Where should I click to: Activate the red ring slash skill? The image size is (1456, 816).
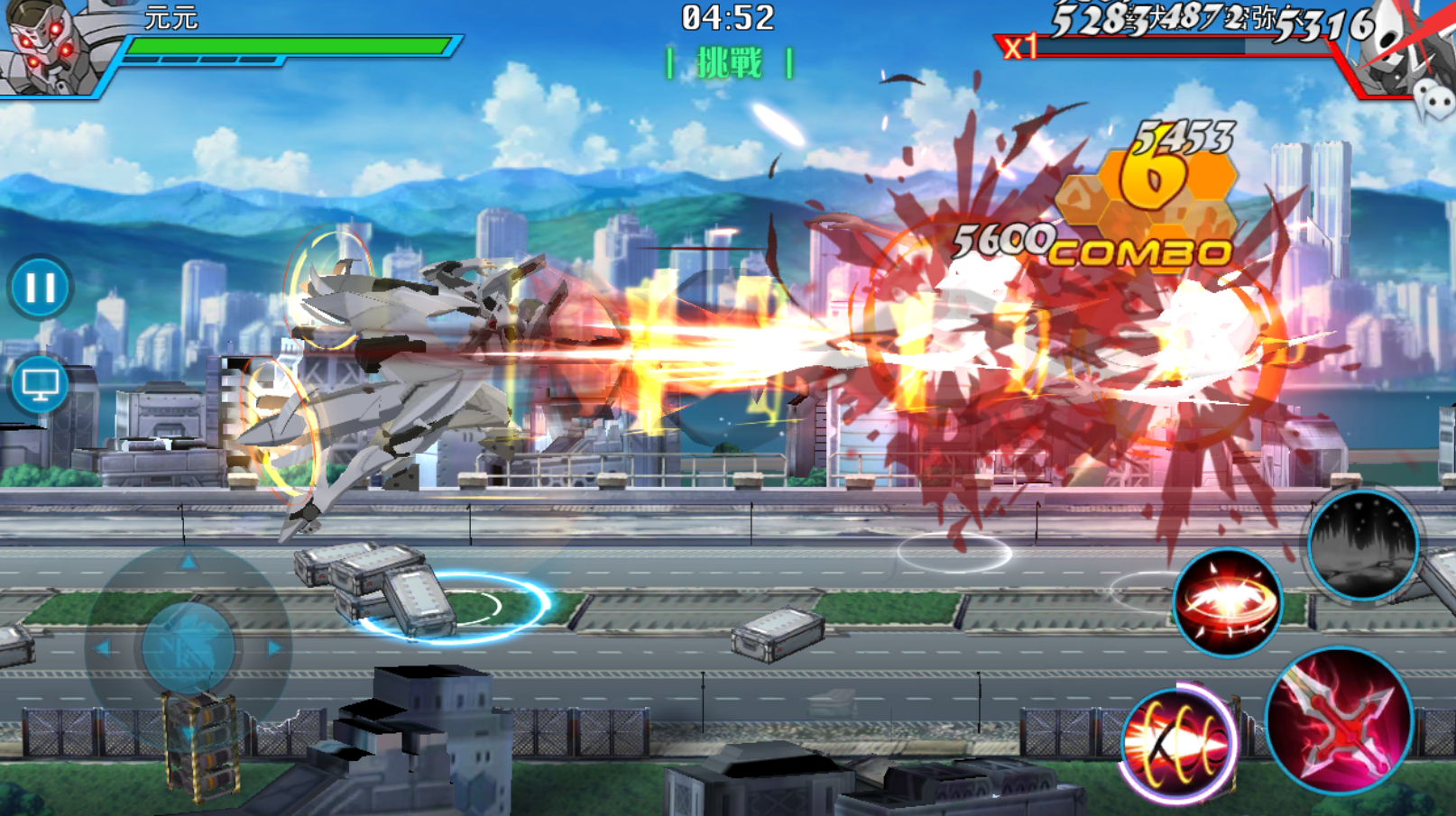click(x=1227, y=601)
